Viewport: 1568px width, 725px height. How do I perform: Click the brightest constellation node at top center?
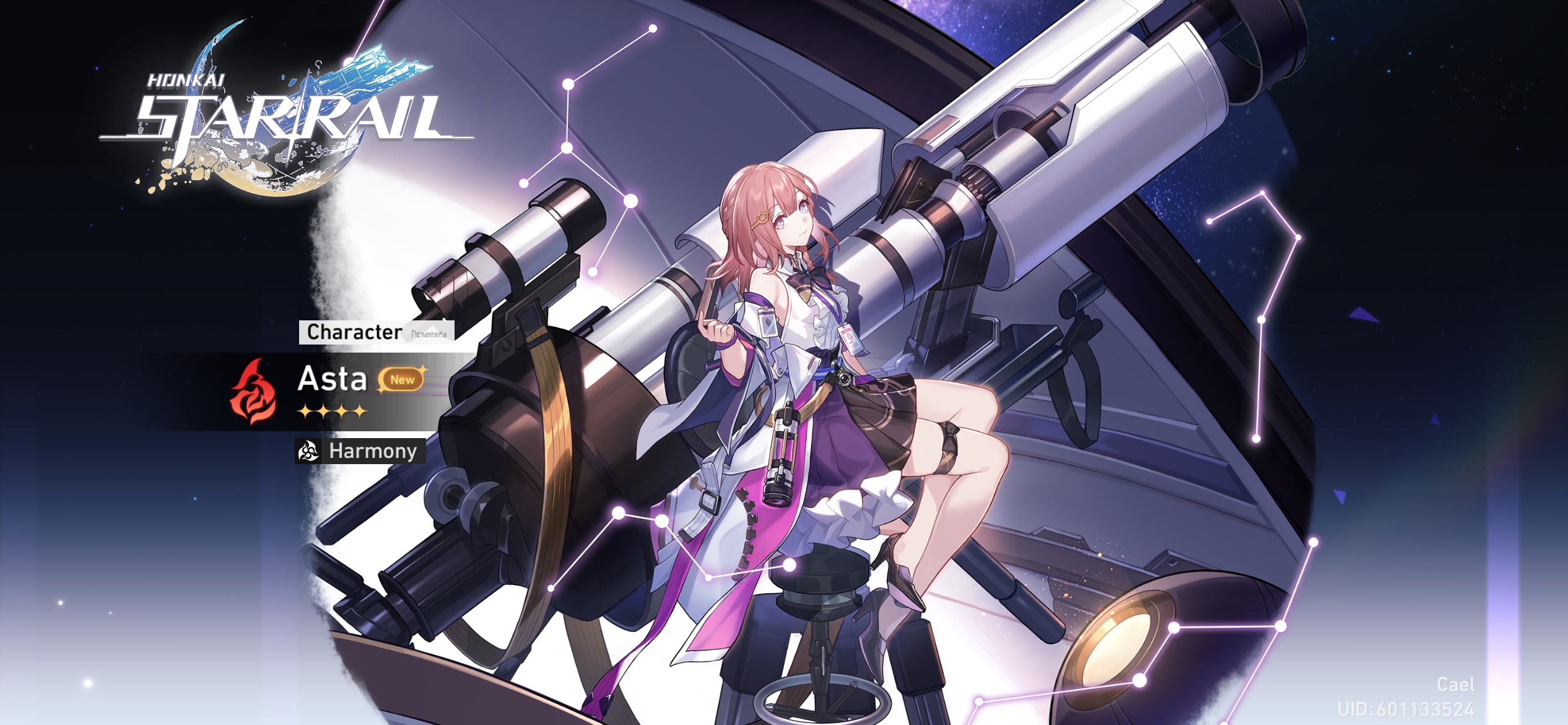coord(653,28)
